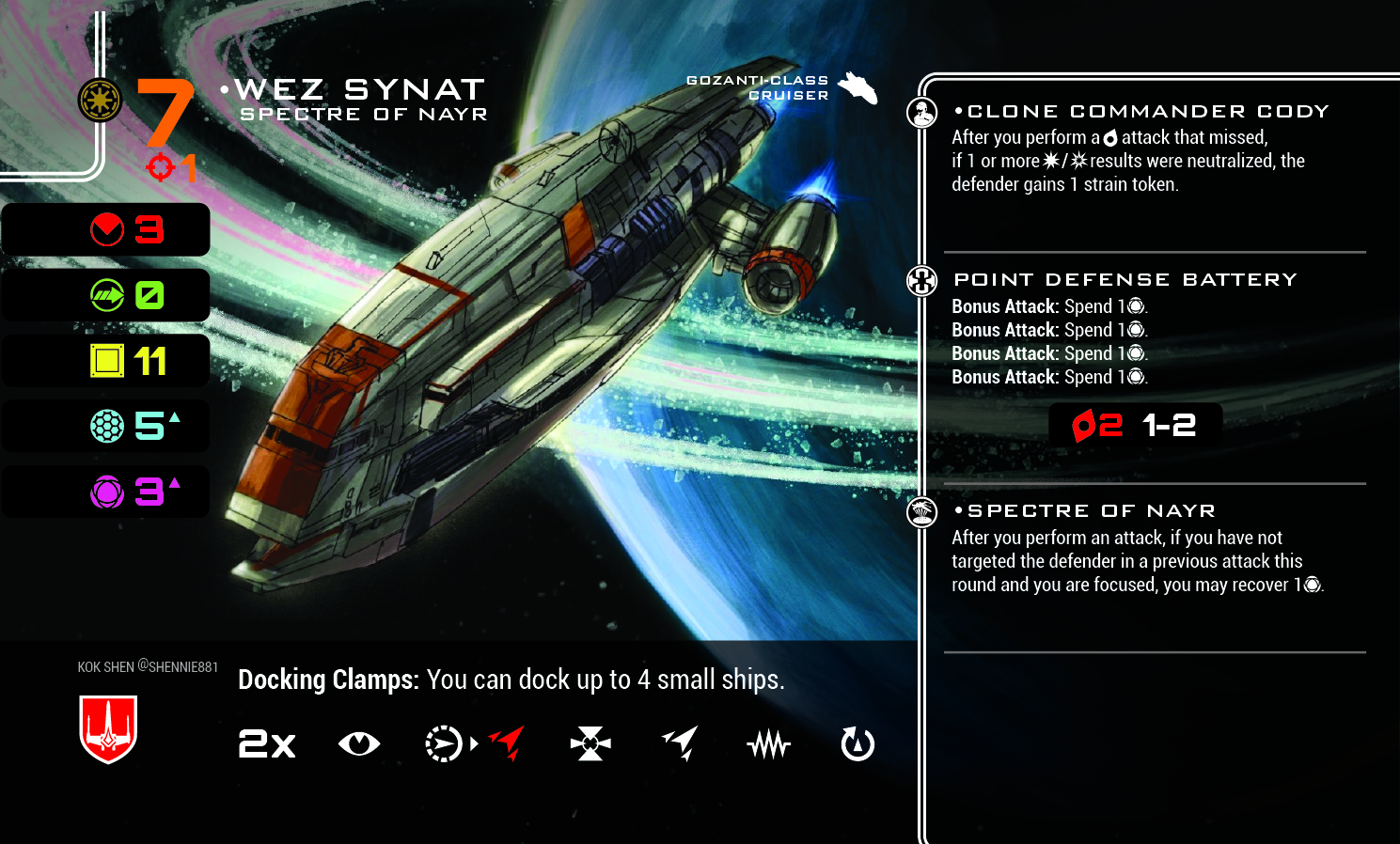Click the red front arc attack stat
1400x844 pixels.
pyautogui.click(x=107, y=229)
